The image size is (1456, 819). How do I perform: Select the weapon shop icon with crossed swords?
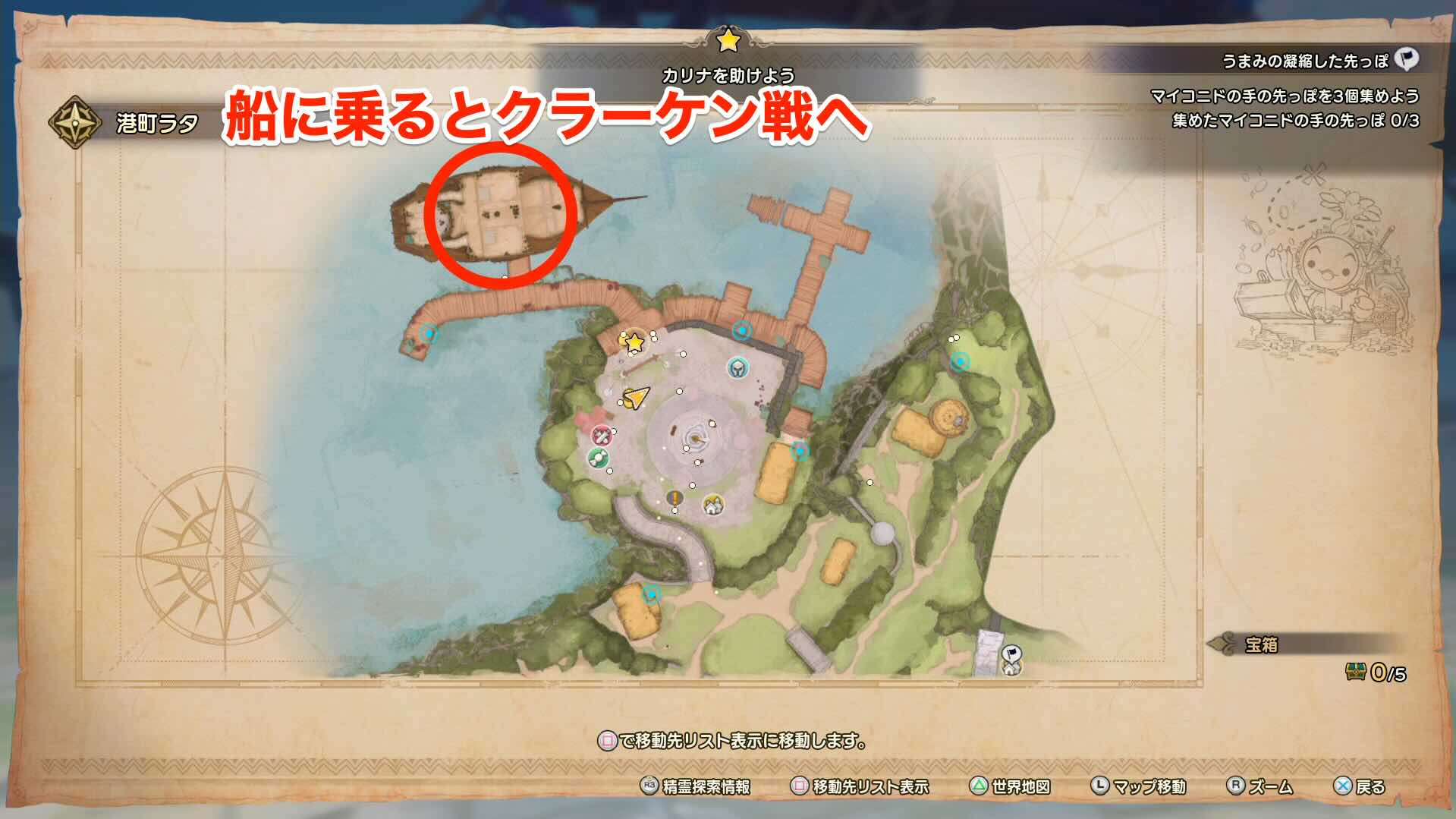(x=602, y=436)
